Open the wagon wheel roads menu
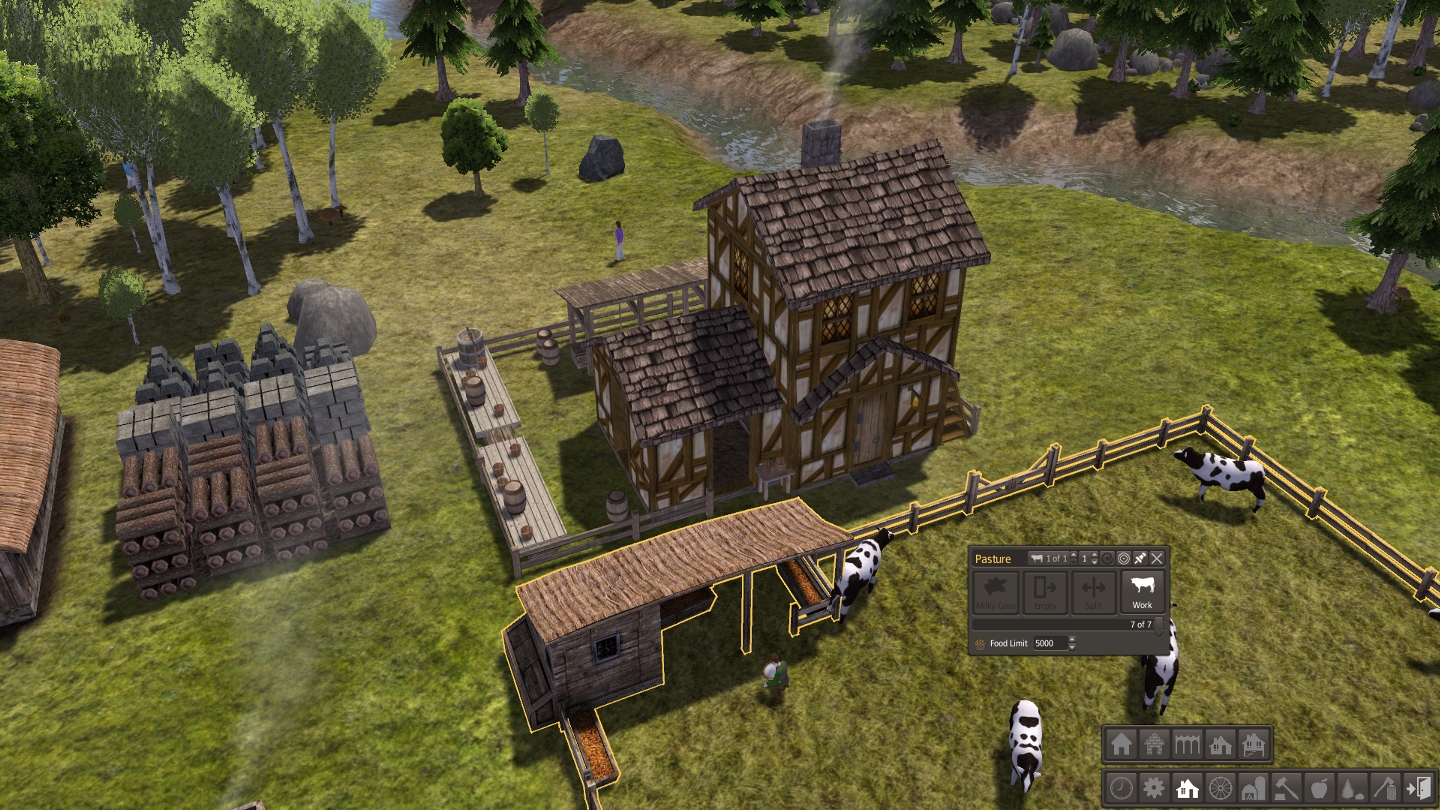The image size is (1440, 810). (1219, 787)
